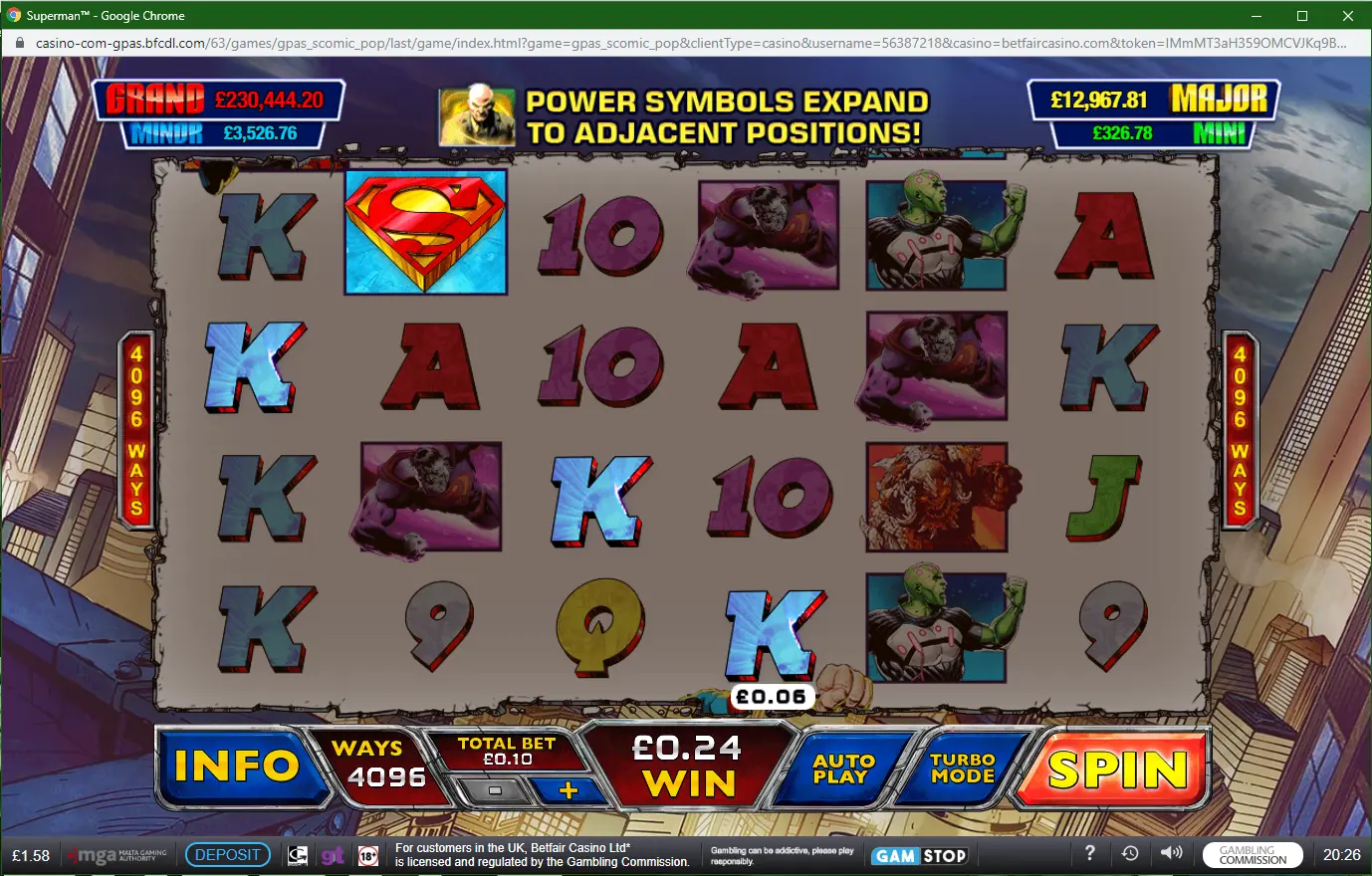Mute sound using the speaker icon

1172,853
